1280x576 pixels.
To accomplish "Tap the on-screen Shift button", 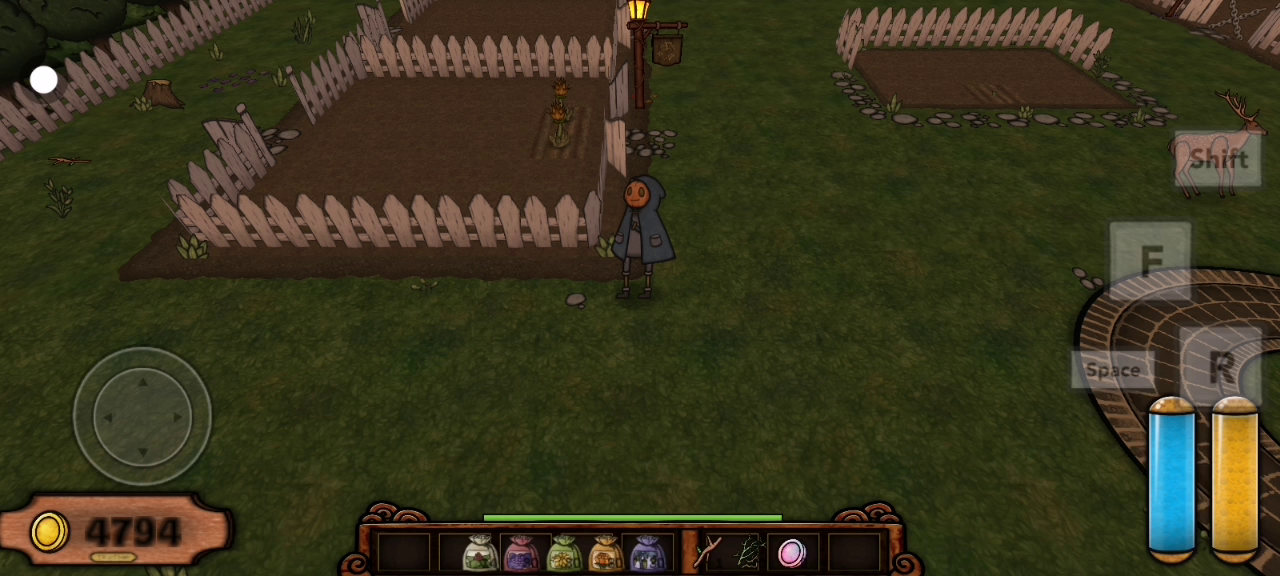I will click(1217, 159).
